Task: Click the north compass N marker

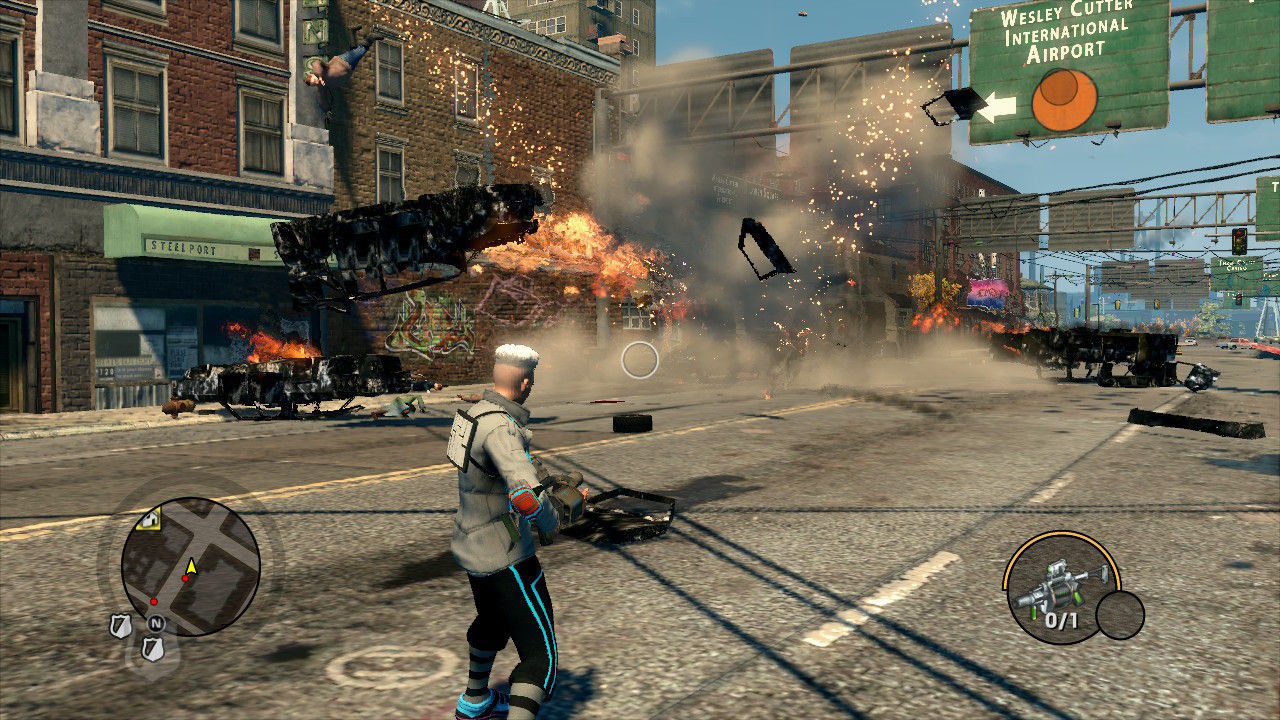Action: 155,623
